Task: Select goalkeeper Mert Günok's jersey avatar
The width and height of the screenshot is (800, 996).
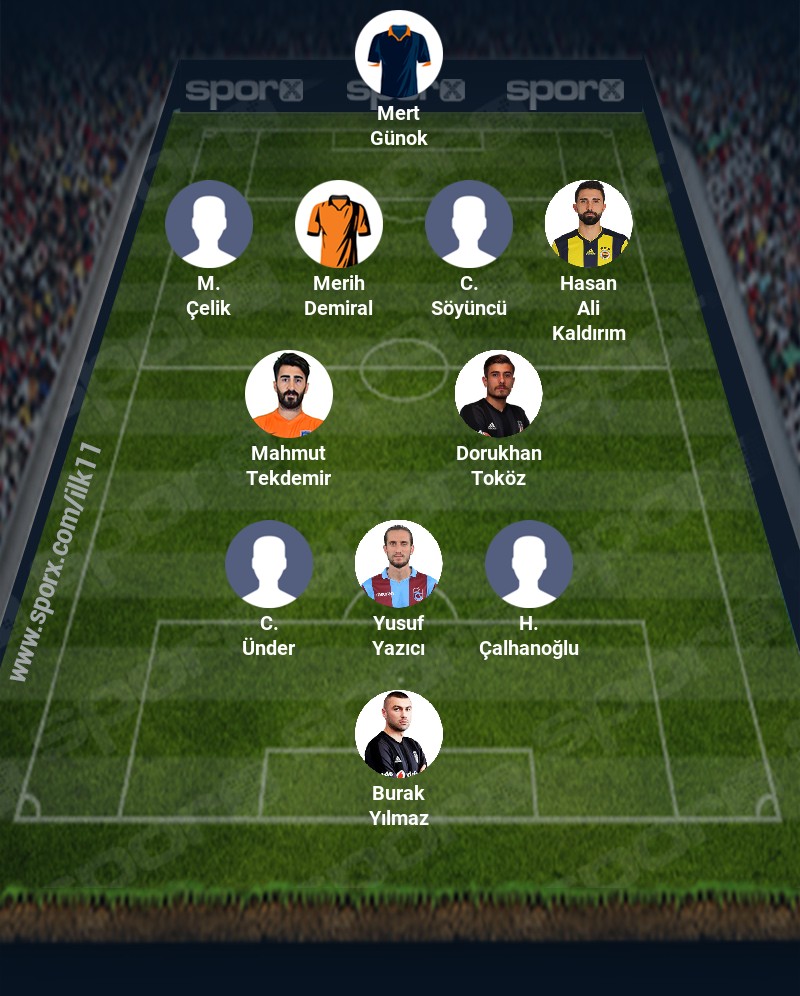Action: tap(399, 54)
